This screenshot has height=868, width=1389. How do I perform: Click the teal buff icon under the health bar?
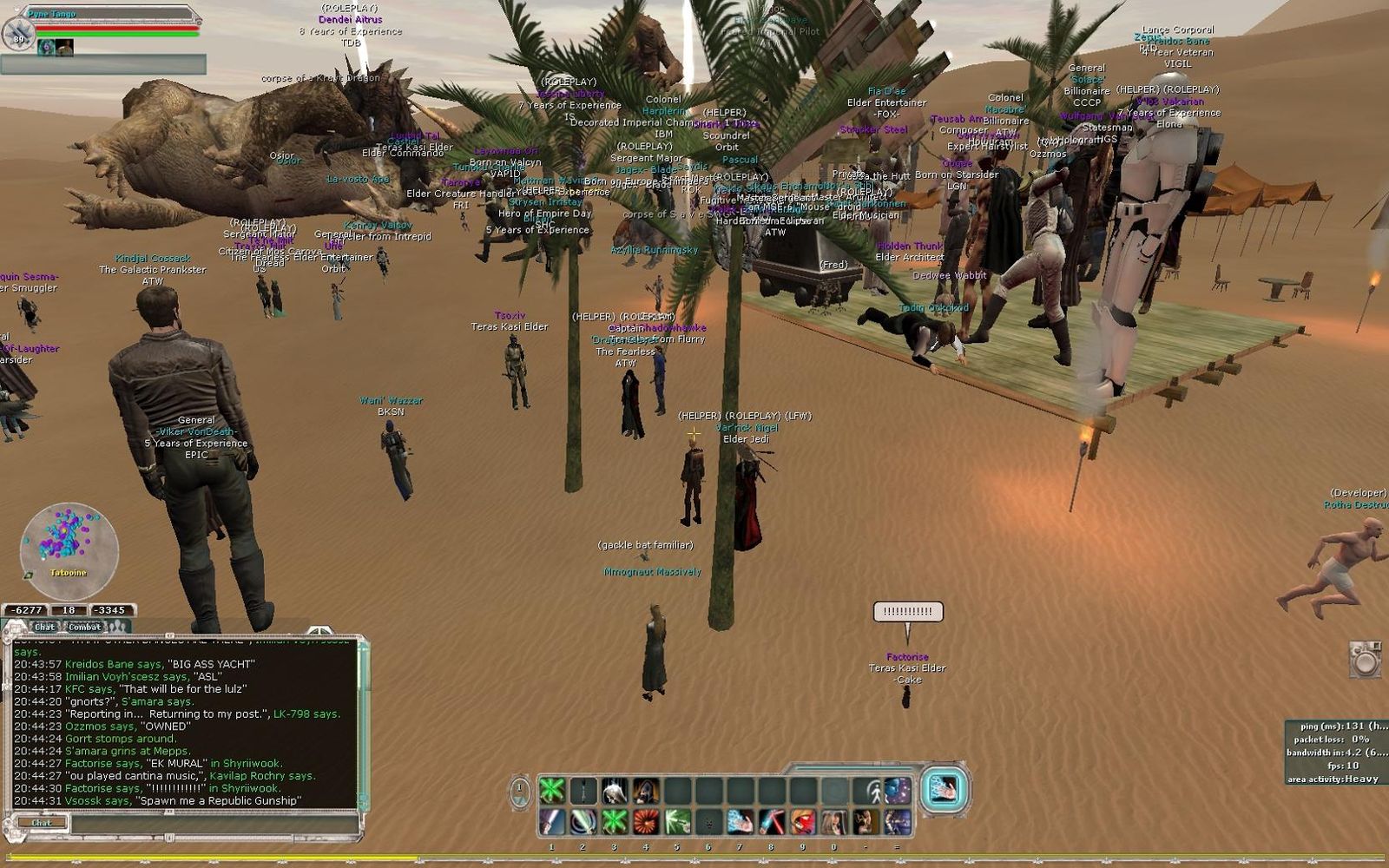click(x=46, y=47)
